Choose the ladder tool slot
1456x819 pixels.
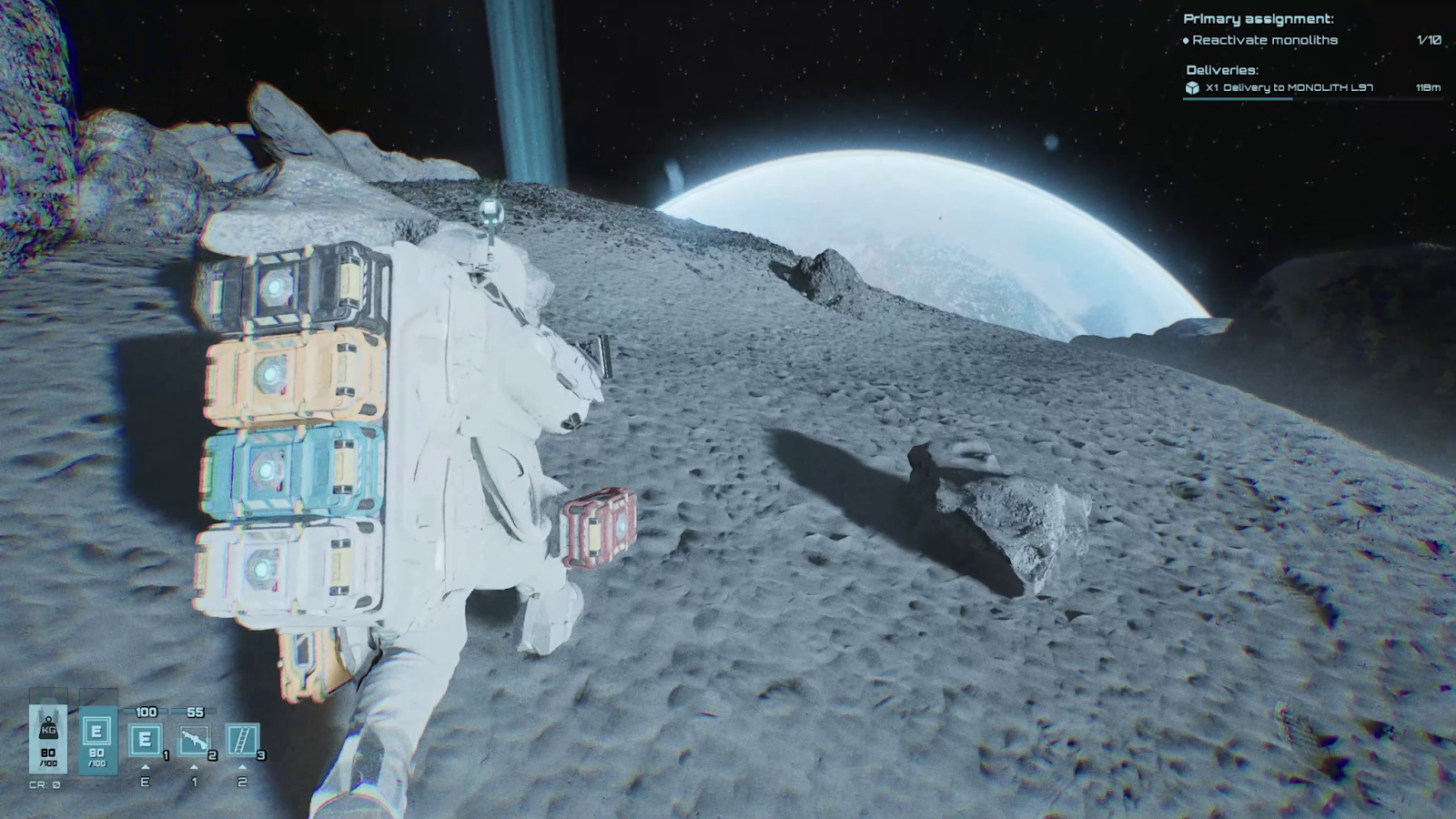tap(243, 741)
